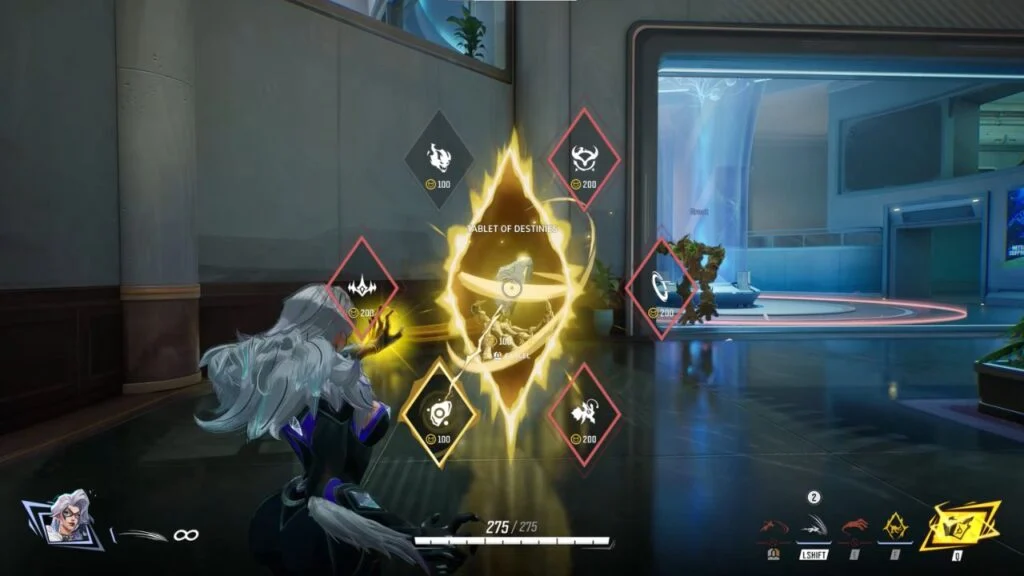Pick the winged crown artifact costing 200
This screenshot has height=576, width=1024.
[x=362, y=288]
